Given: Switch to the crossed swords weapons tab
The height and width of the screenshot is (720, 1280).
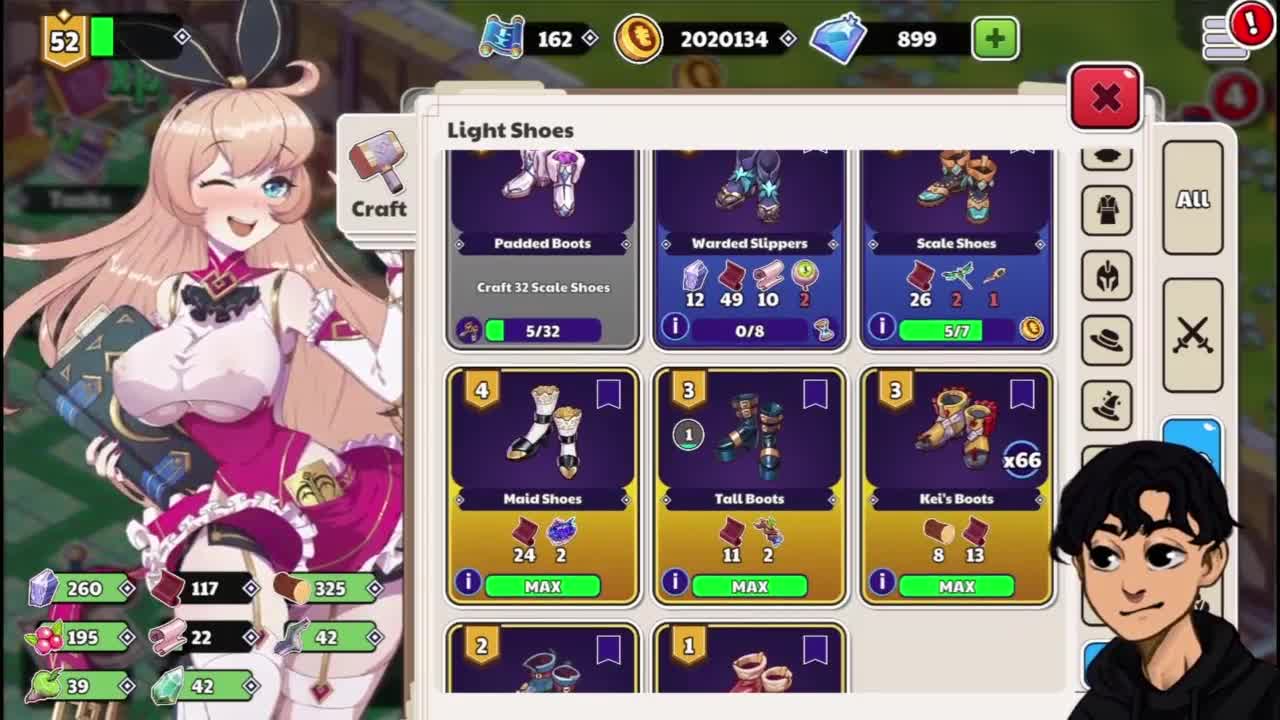Looking at the screenshot, I should [1192, 333].
